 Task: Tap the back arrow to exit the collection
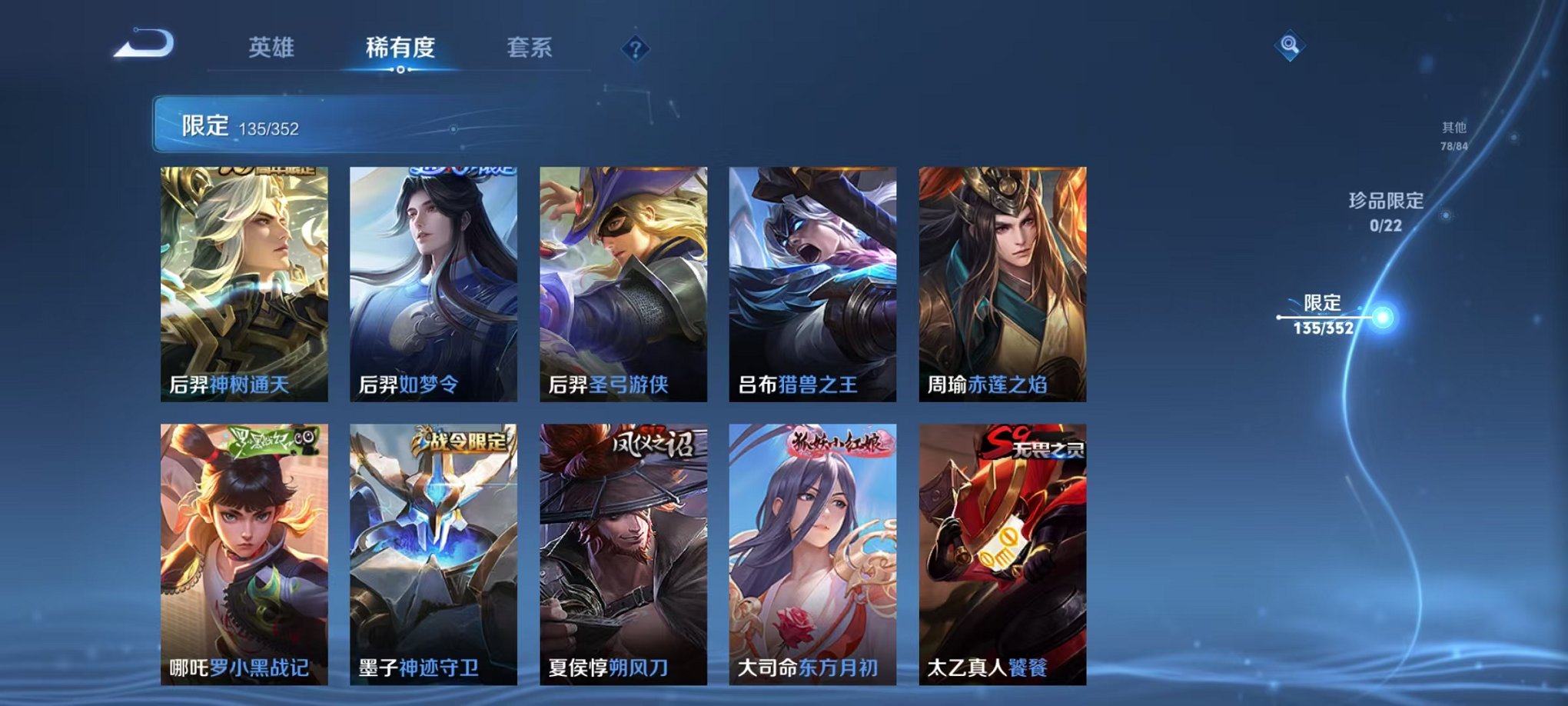(142, 48)
